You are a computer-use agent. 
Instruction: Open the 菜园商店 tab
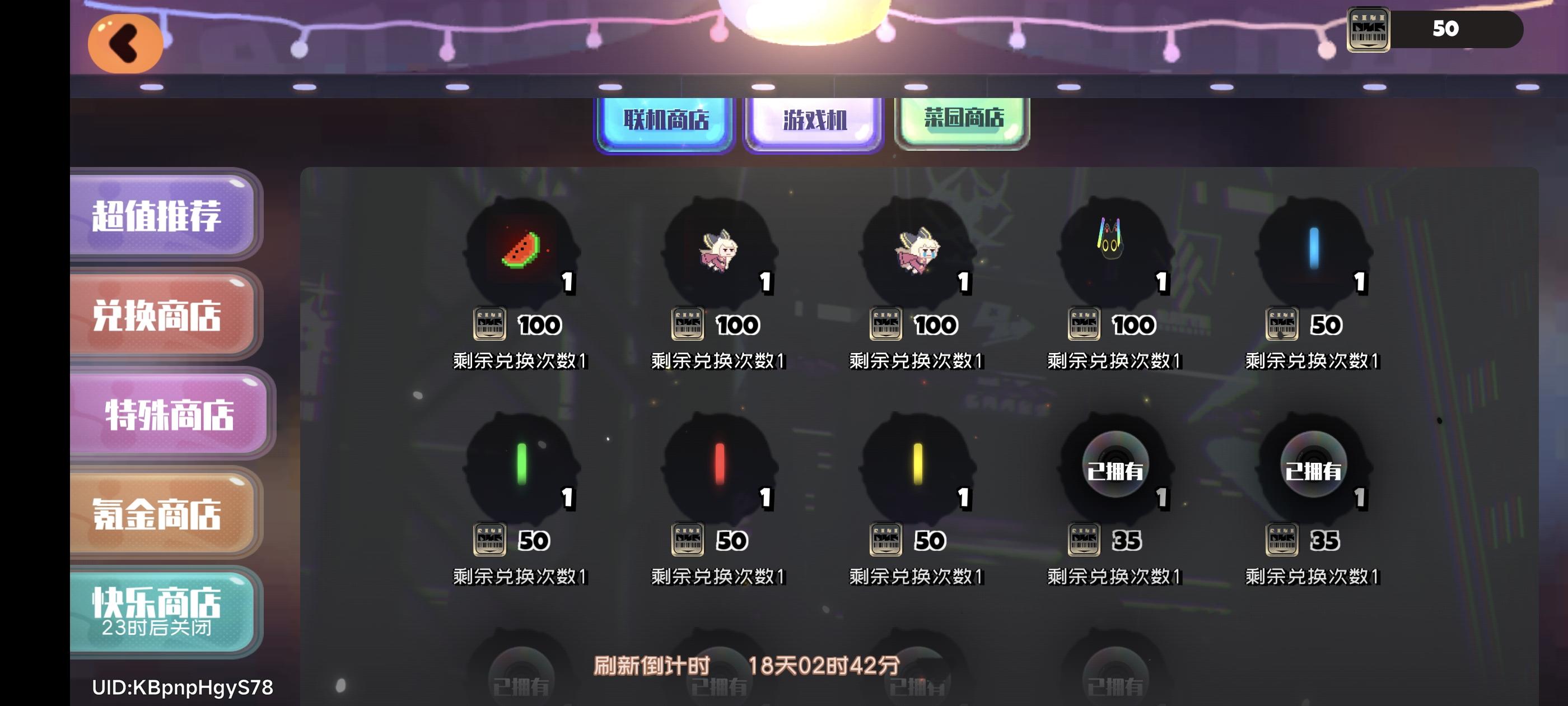(x=960, y=120)
